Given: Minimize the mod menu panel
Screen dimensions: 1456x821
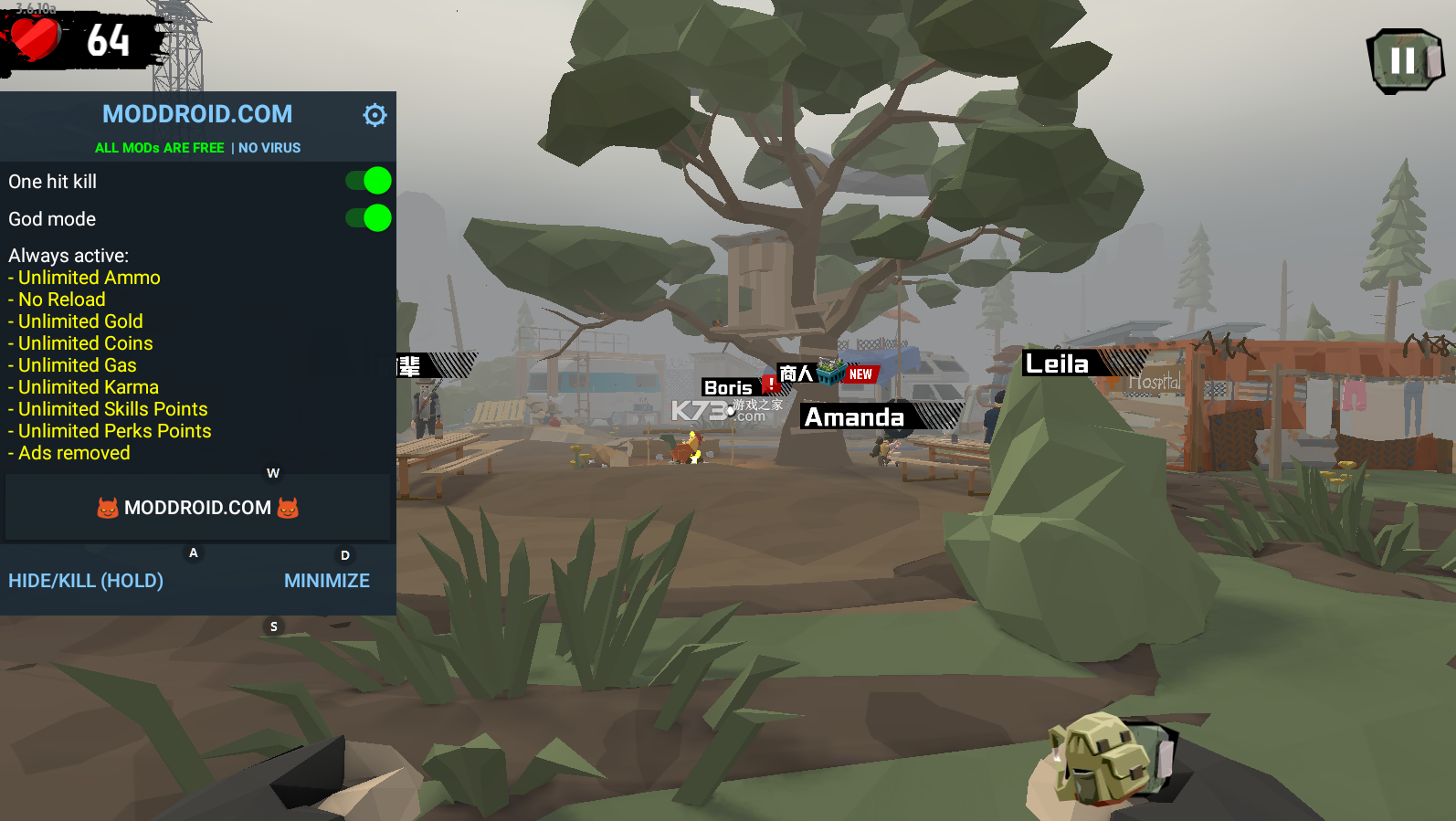Looking at the screenshot, I should coord(326,581).
